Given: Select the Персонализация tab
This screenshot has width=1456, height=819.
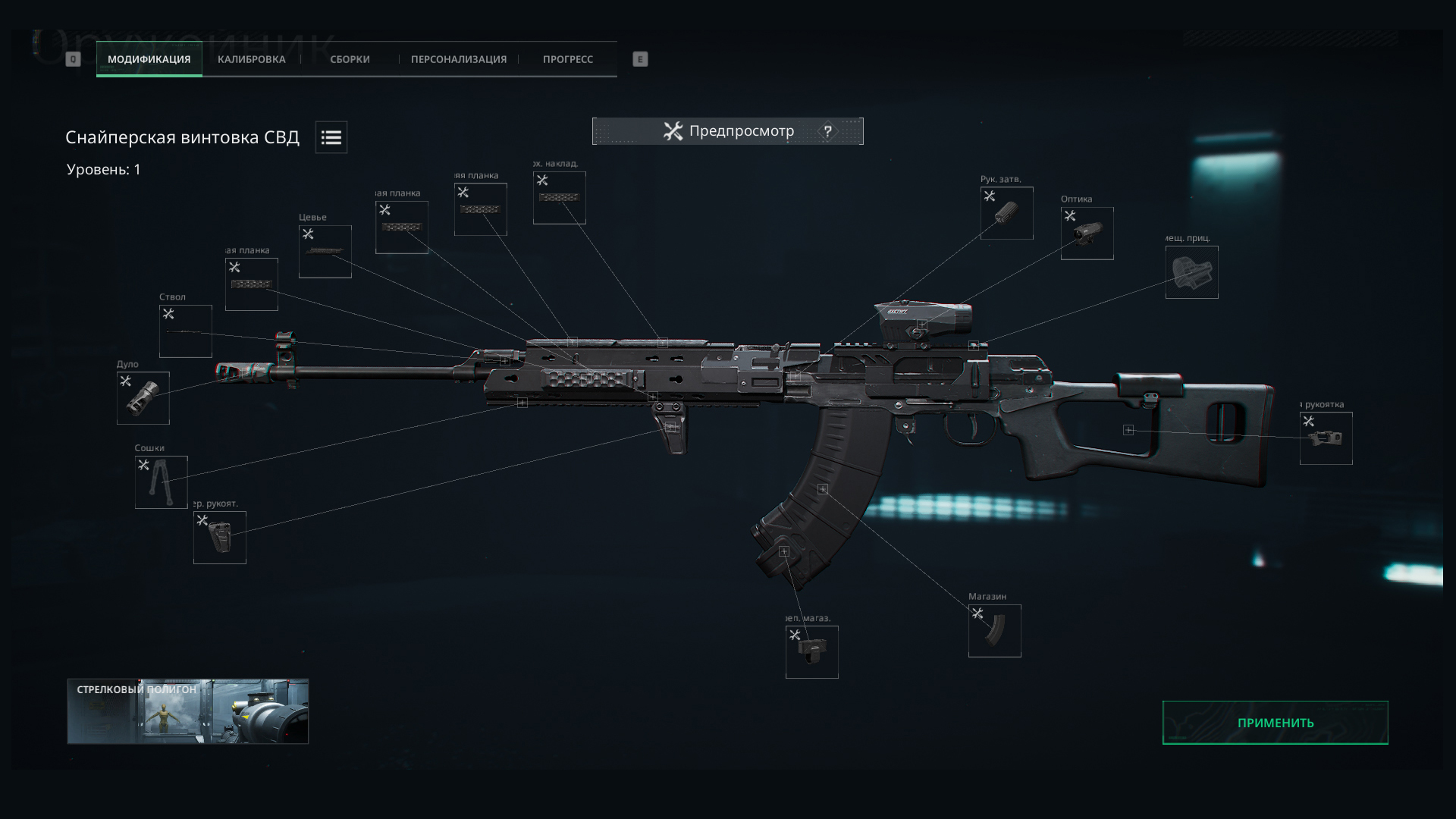Looking at the screenshot, I should pyautogui.click(x=459, y=59).
